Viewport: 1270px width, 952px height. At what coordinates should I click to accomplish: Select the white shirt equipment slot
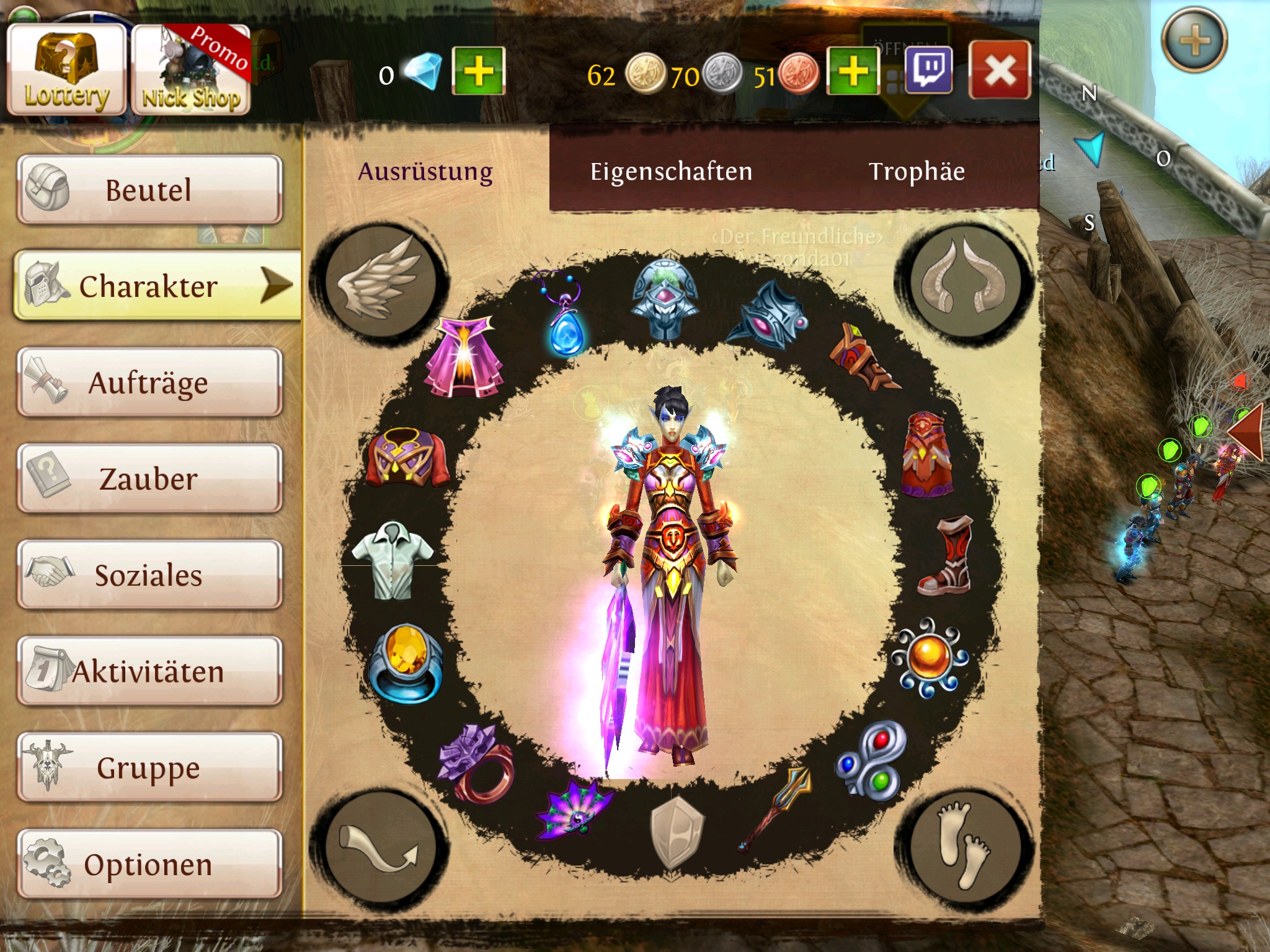(392, 560)
